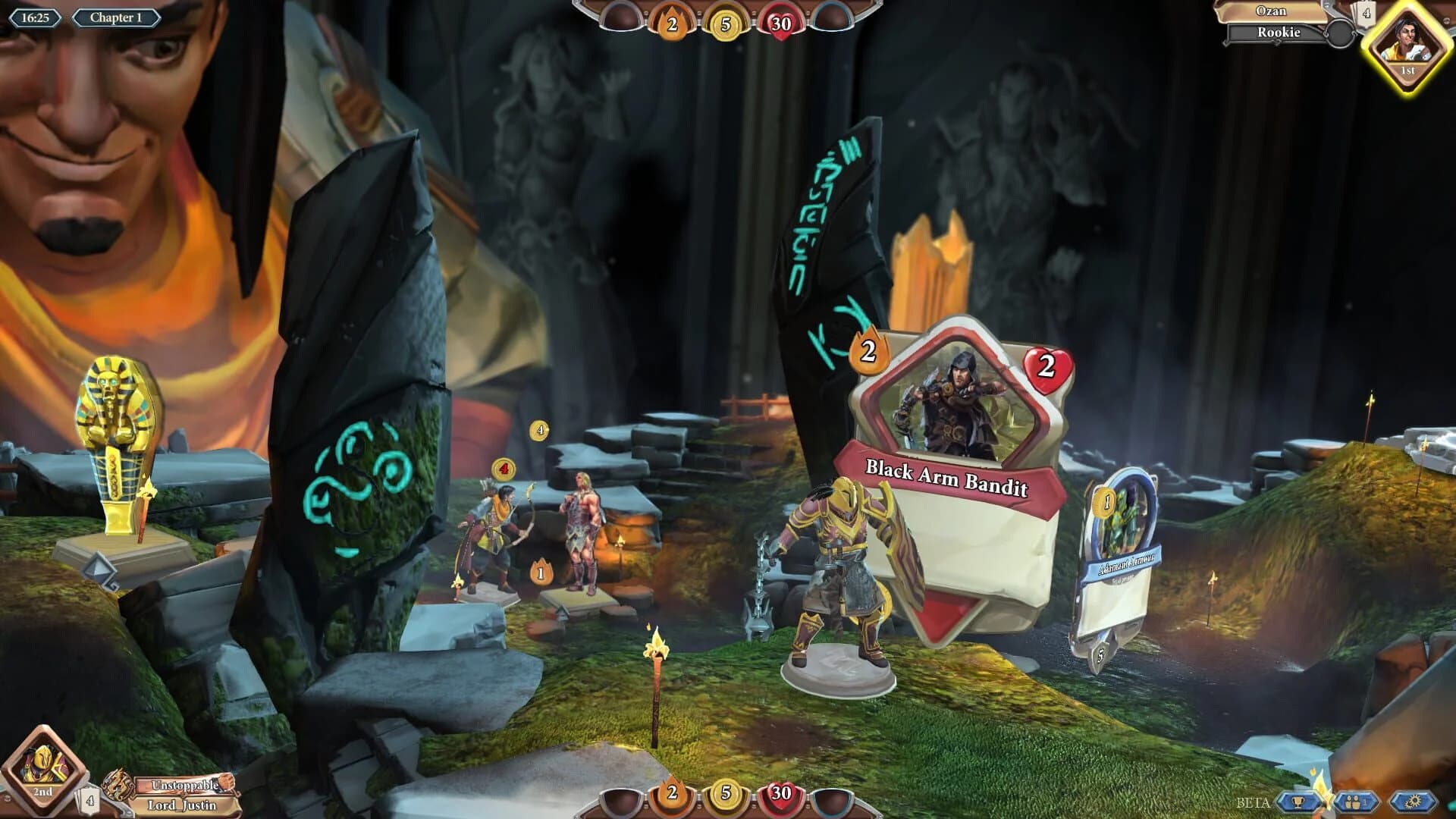Select Lord_Justin's 2nd place portrait

click(x=44, y=766)
